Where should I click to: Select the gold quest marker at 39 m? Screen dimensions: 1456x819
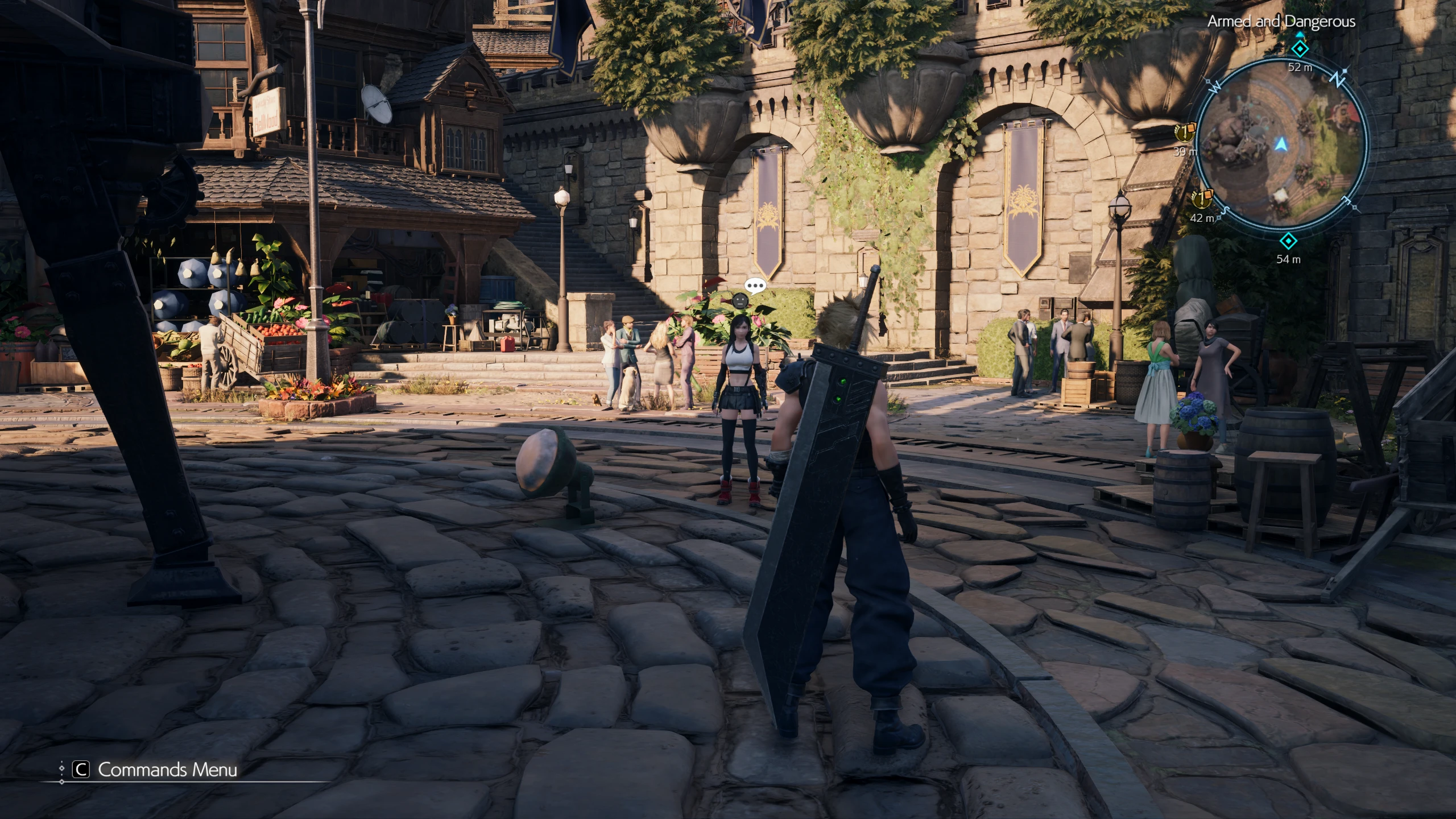(x=1184, y=134)
